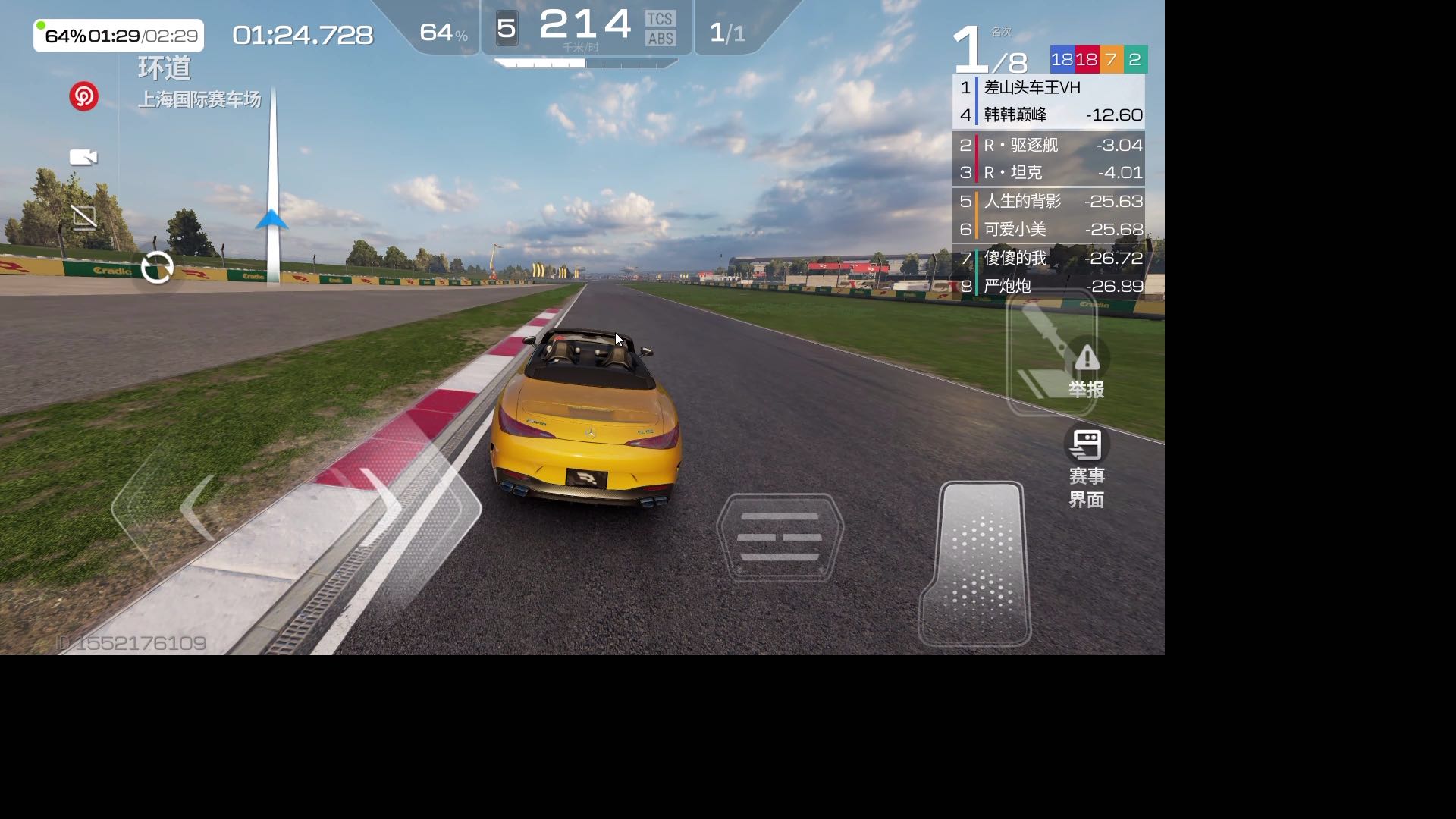Screen dimensions: 1456x819
Task: Select leaderboard row R·坦克
Action: (x=1048, y=173)
